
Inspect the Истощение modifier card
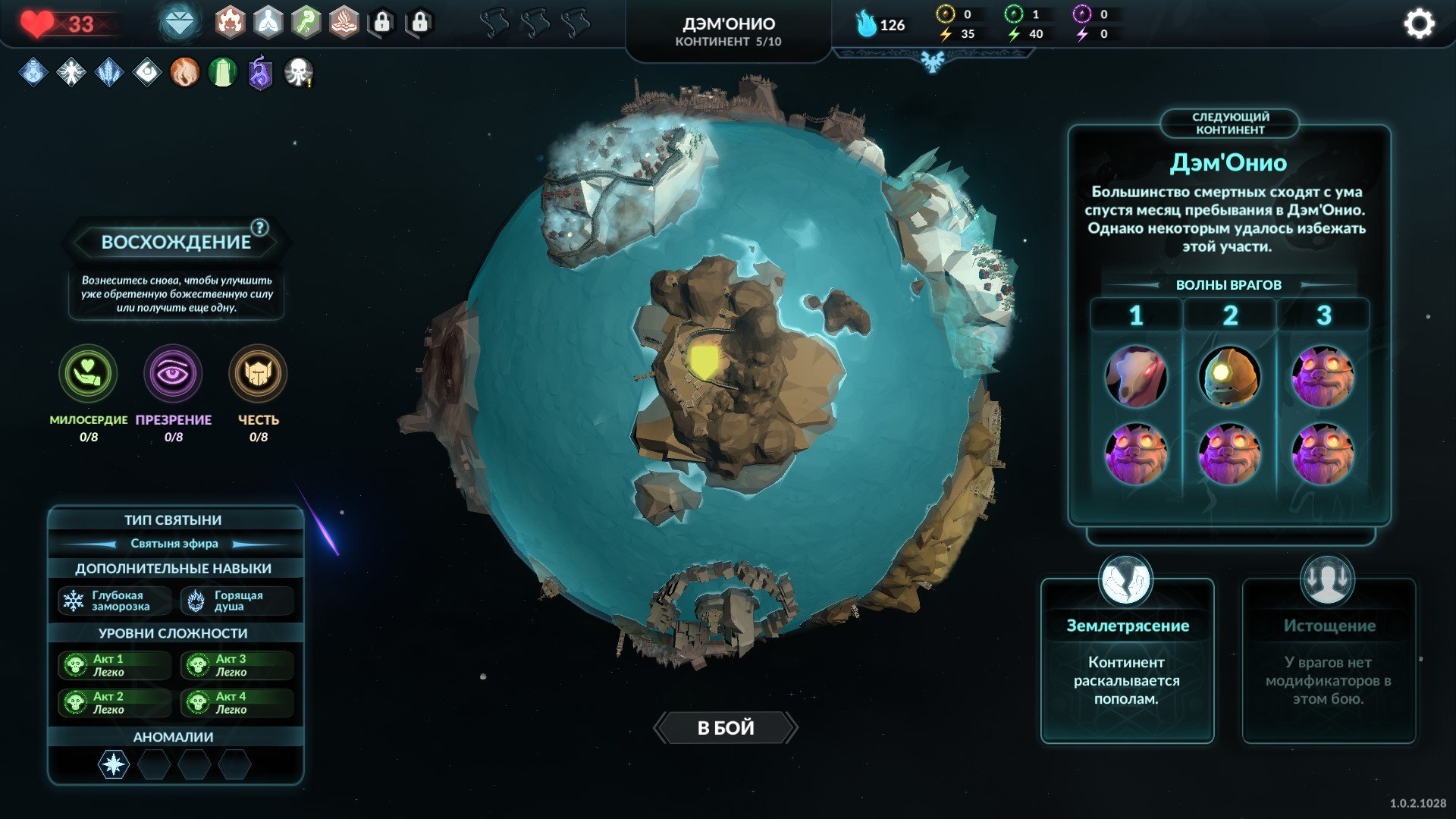1329,660
